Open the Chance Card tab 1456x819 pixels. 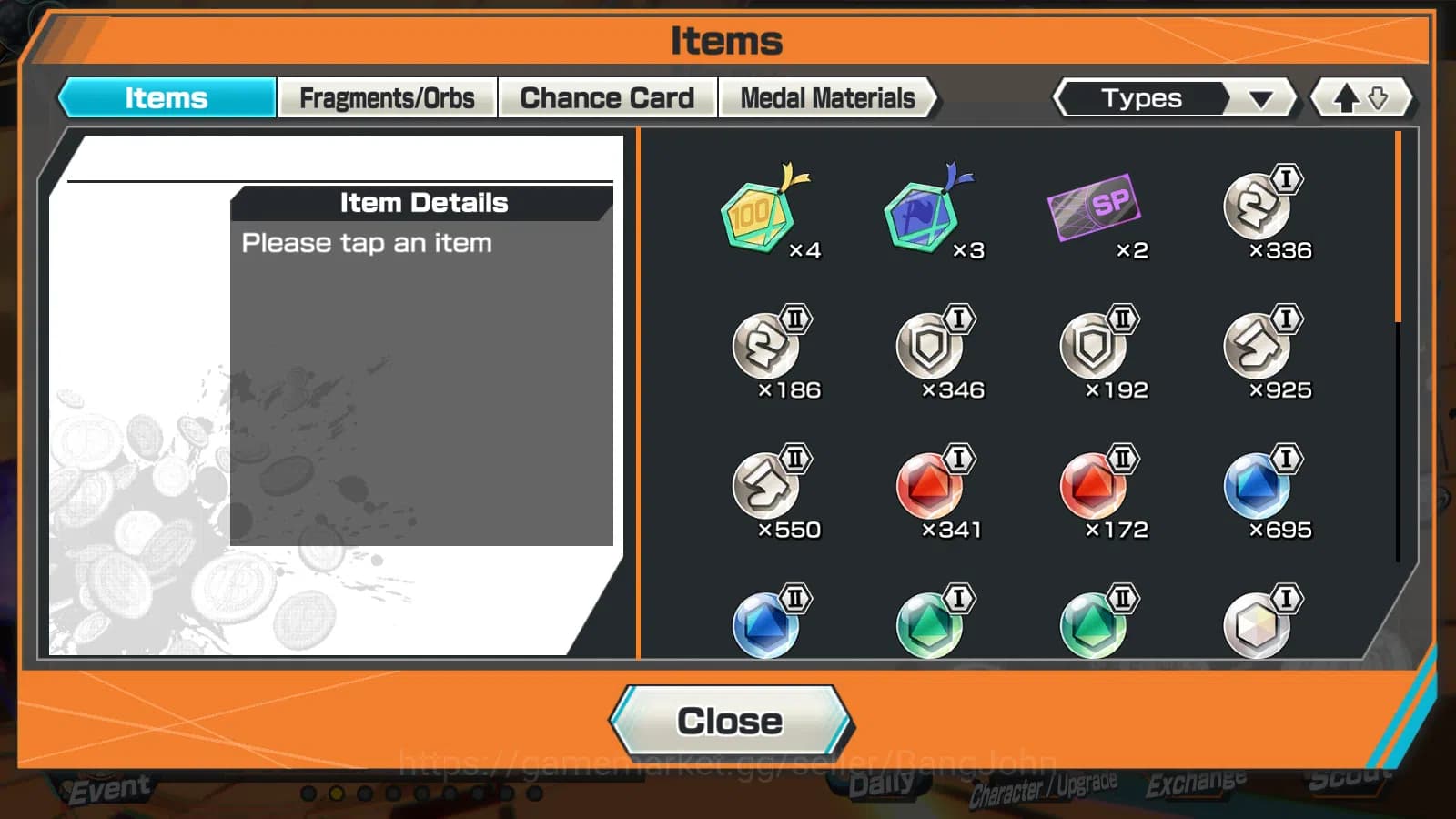coord(607,96)
